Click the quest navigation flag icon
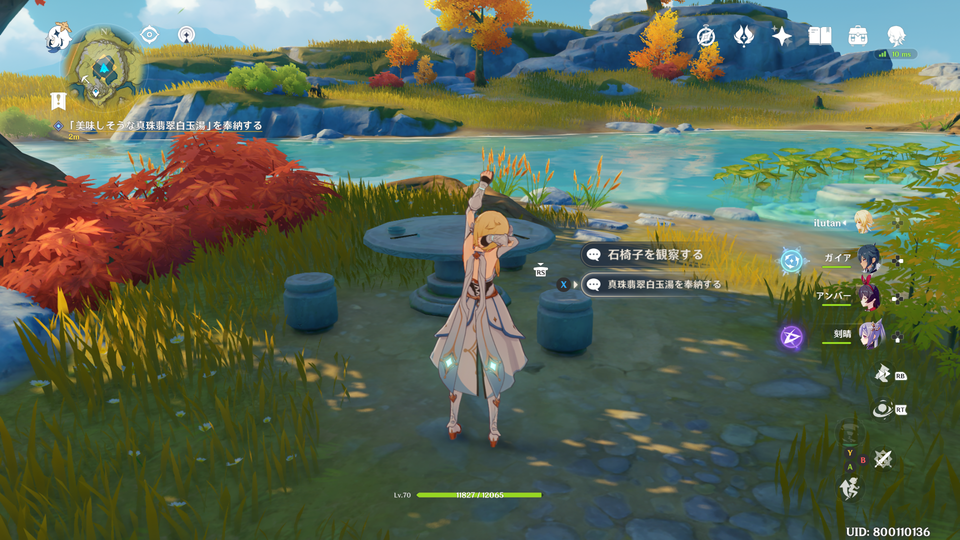Viewport: 960px width, 540px height. [x=59, y=100]
